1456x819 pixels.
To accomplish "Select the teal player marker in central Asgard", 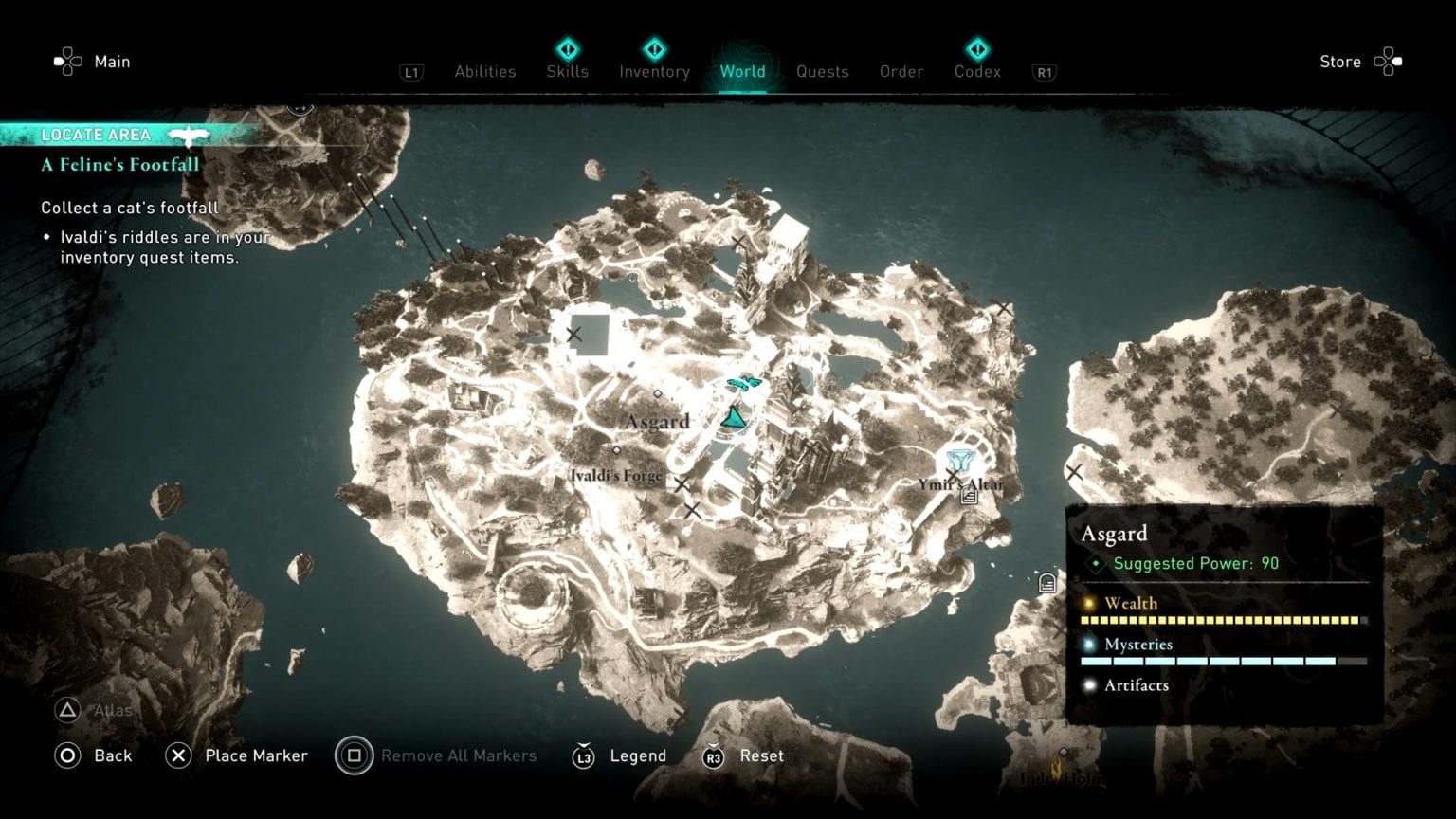I will coord(735,415).
